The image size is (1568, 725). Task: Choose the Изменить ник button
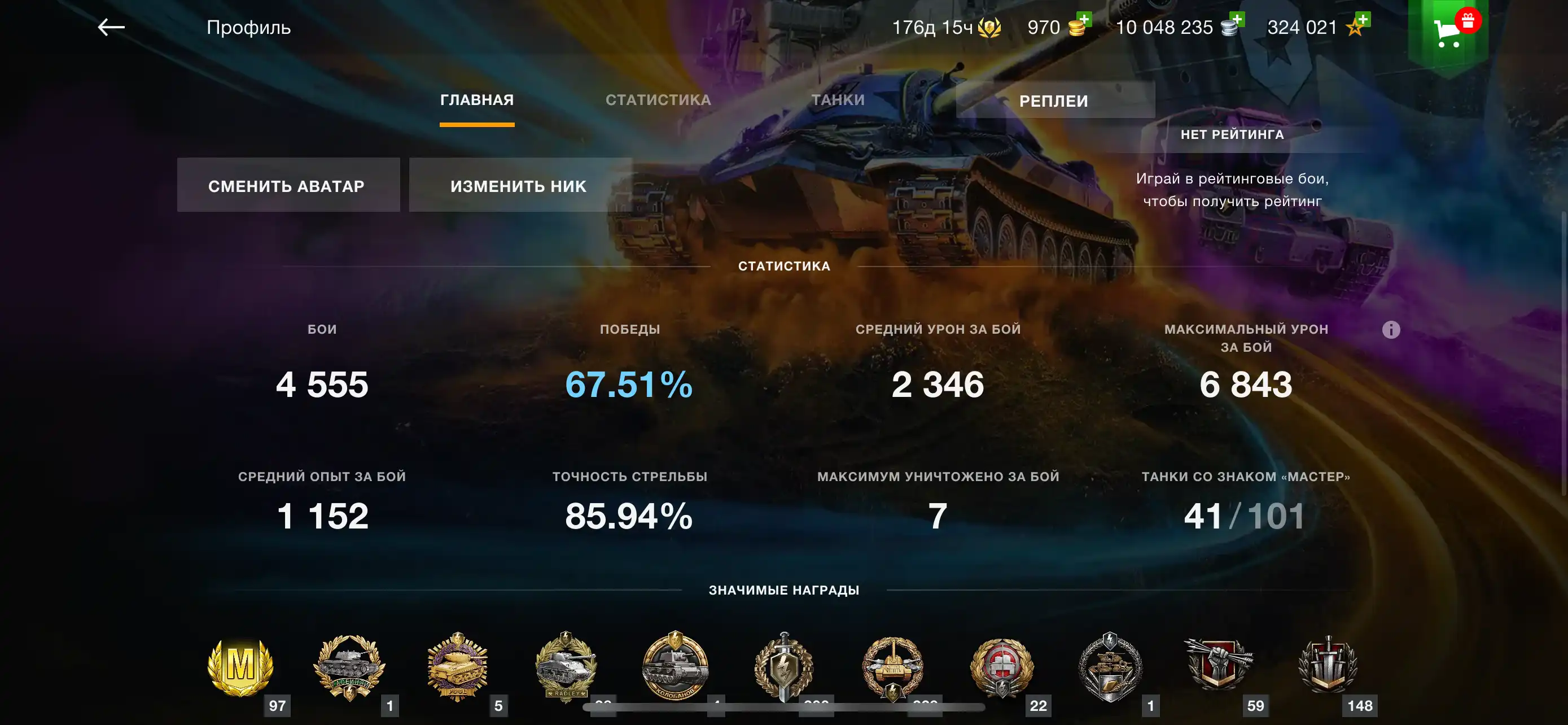tap(519, 186)
